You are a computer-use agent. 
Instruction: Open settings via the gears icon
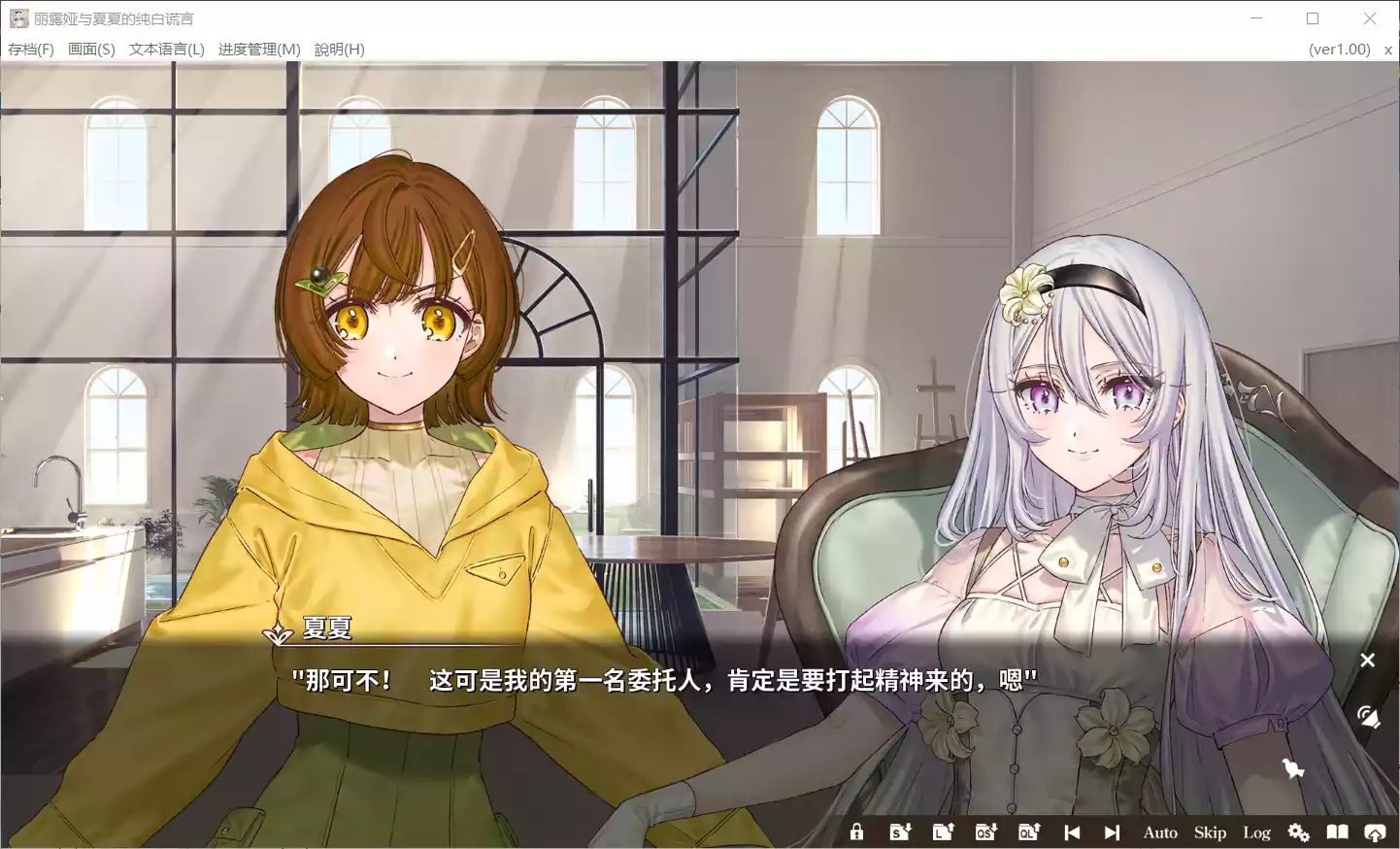point(1299,832)
